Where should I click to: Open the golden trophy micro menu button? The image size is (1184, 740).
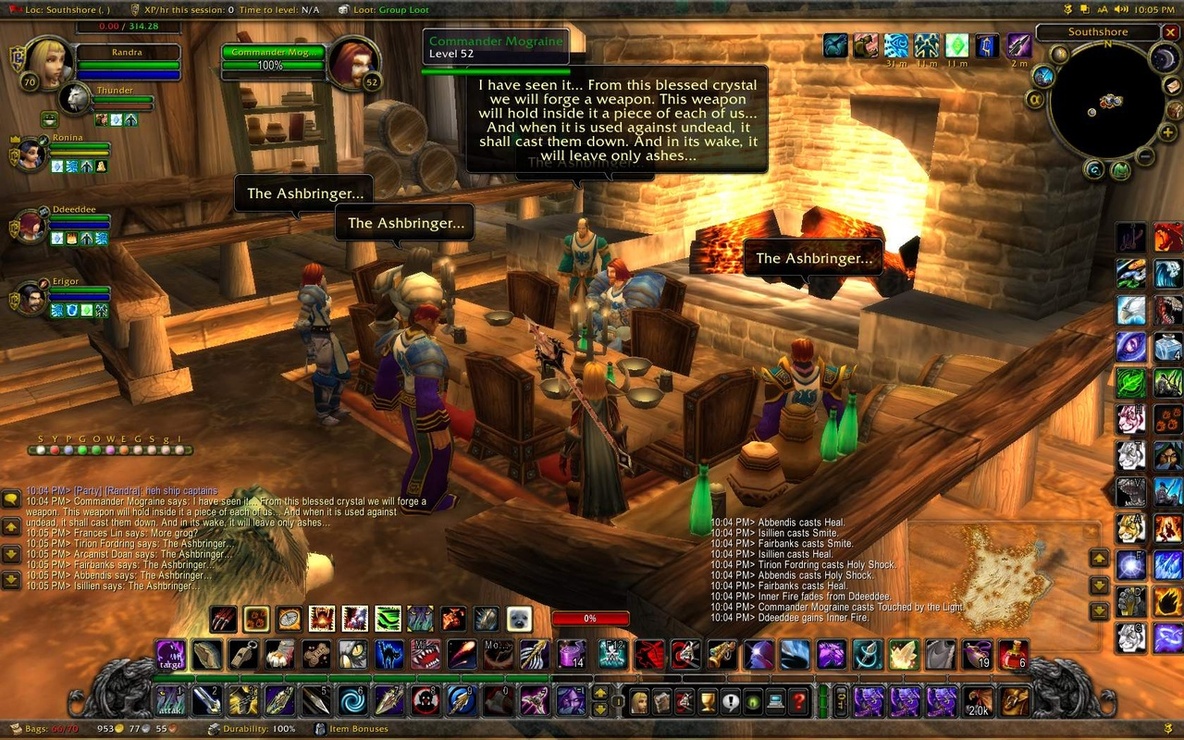pos(709,701)
